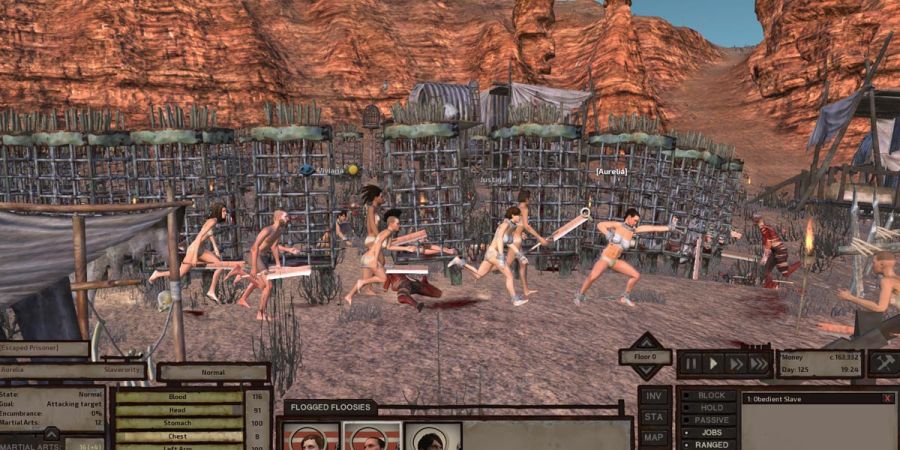The image size is (900, 450).
Task: Remove the Obedient Slave job with X
Action: pyautogui.click(x=887, y=398)
